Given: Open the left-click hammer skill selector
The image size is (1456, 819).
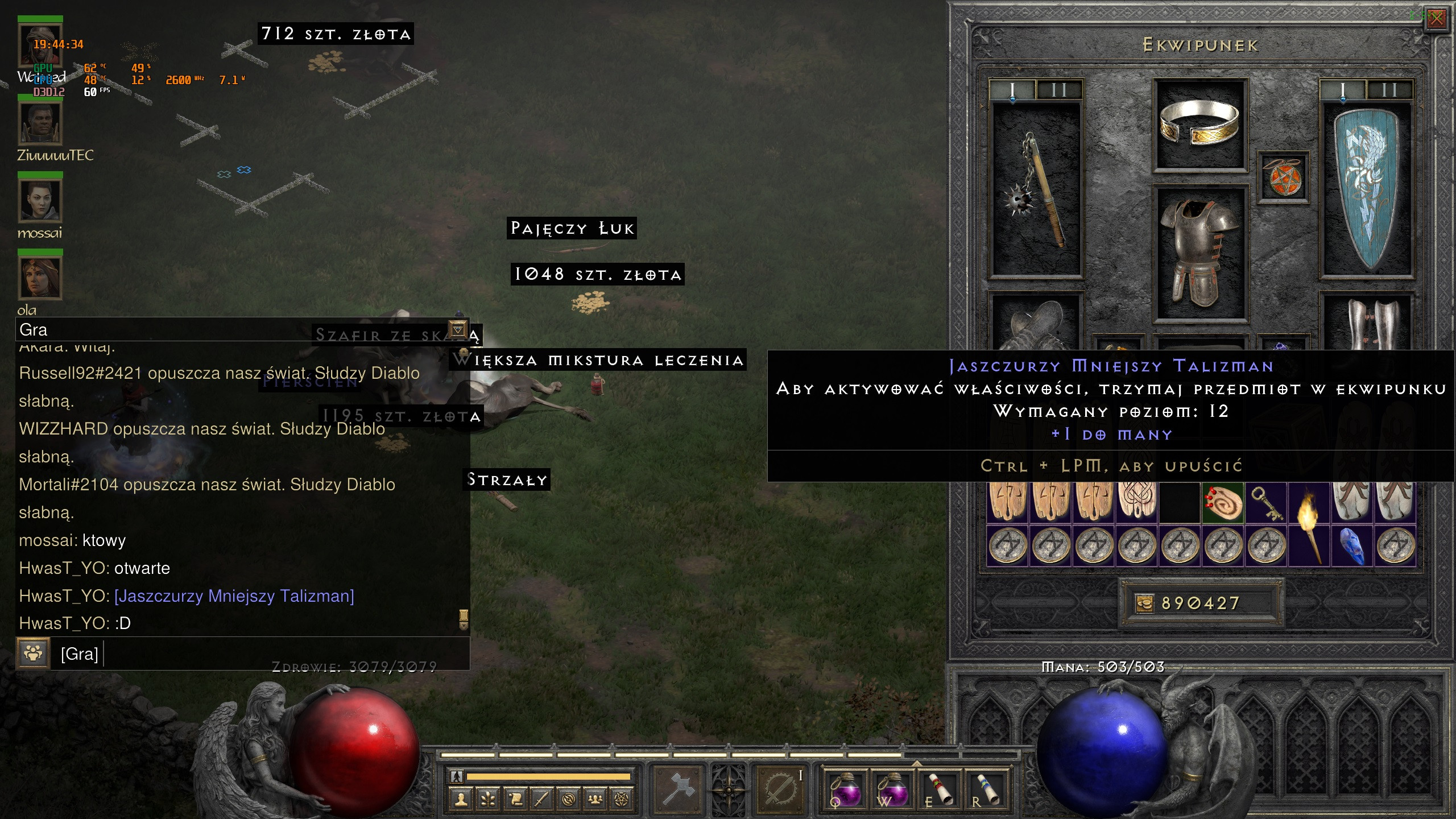Looking at the screenshot, I should (678, 788).
